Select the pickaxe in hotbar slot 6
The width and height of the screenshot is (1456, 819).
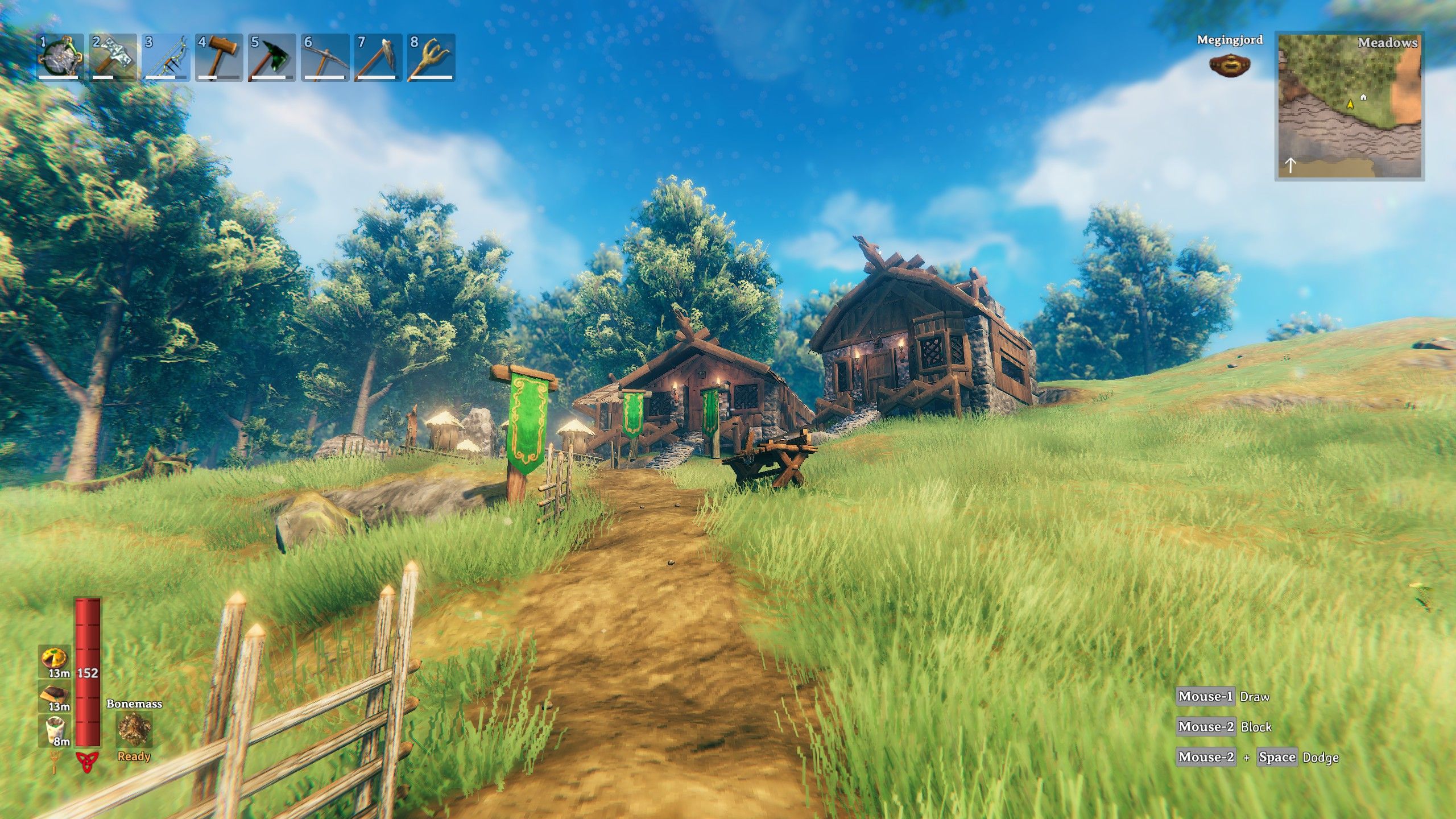point(325,57)
